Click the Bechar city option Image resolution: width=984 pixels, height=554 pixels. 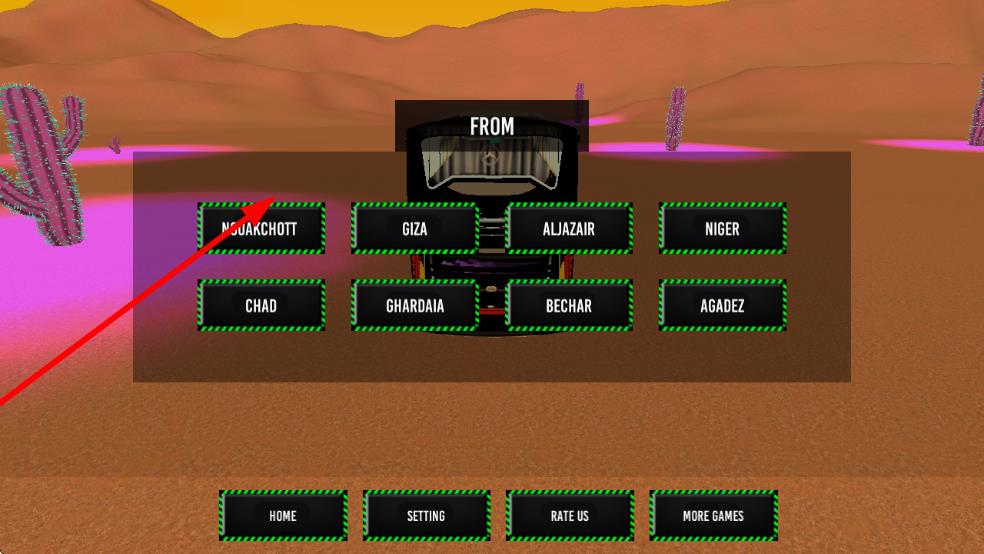pos(569,305)
